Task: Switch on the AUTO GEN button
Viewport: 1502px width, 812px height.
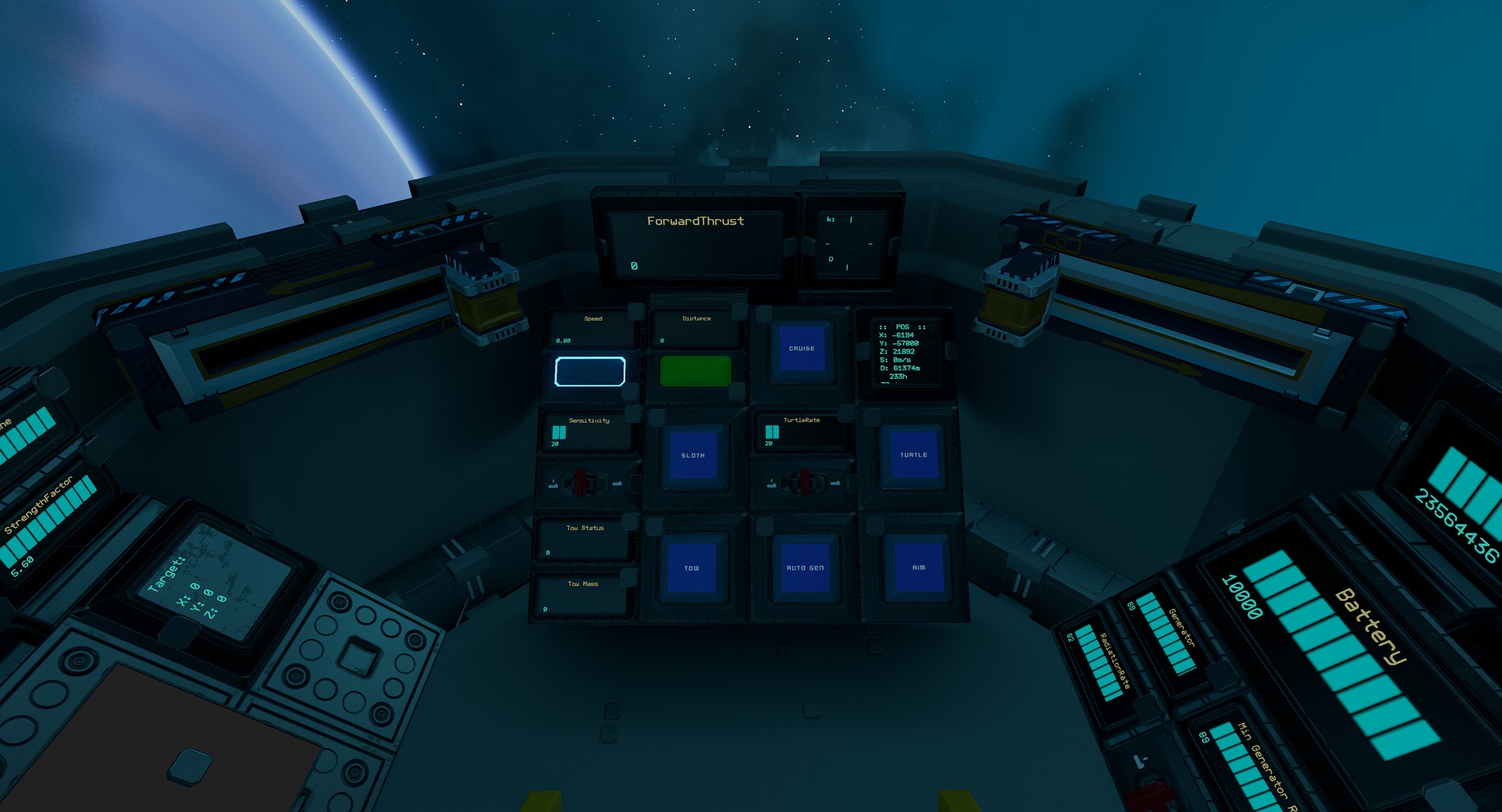Action: [804, 568]
